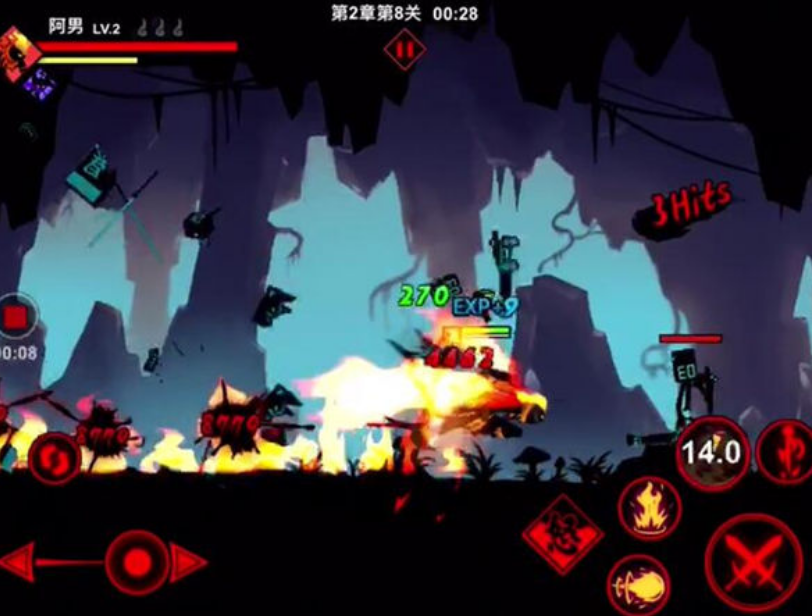The height and width of the screenshot is (616, 812).
Task: Open the player avatar portrait
Action: pyautogui.click(x=19, y=51)
